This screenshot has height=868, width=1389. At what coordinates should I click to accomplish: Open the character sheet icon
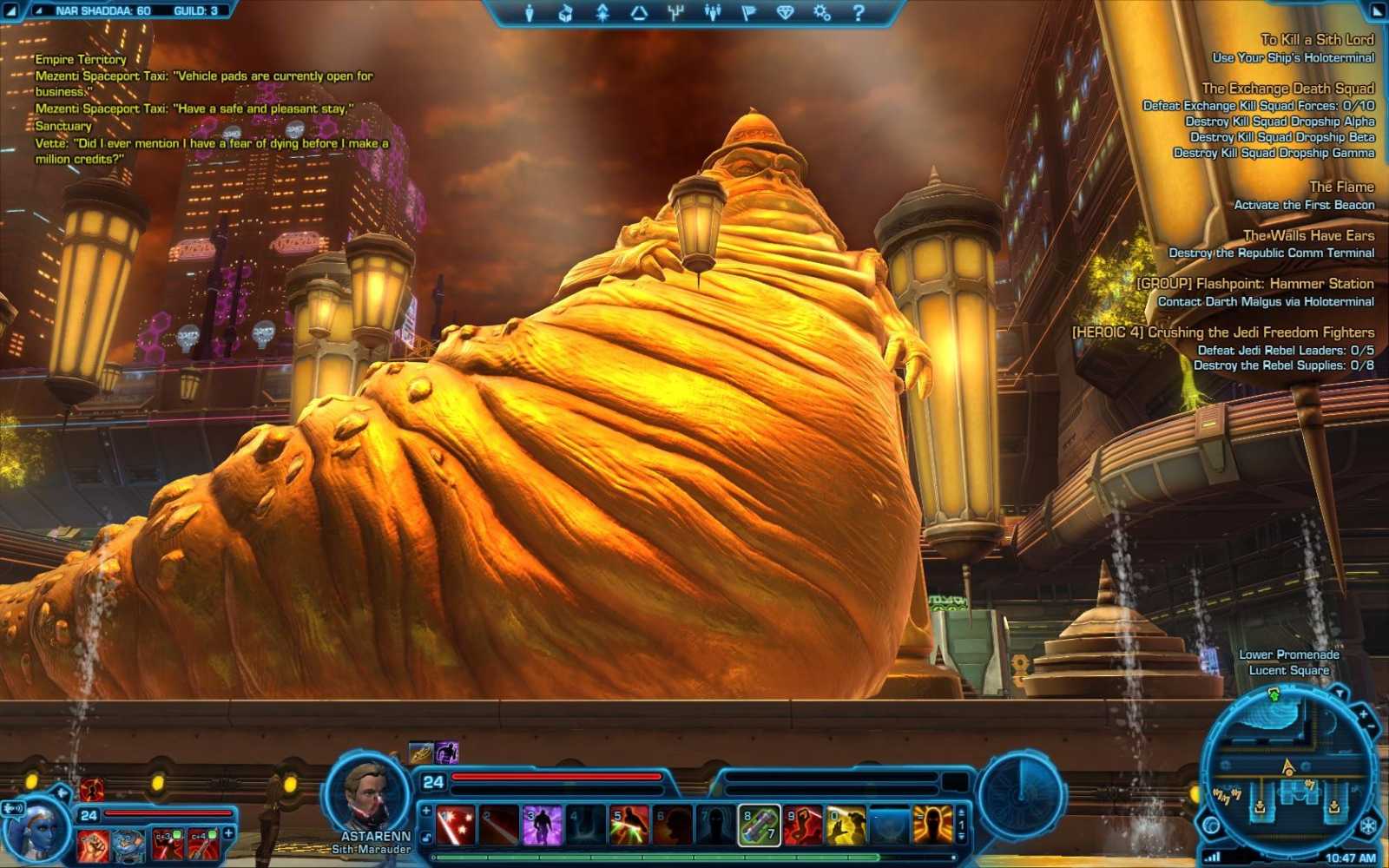pyautogui.click(x=529, y=11)
